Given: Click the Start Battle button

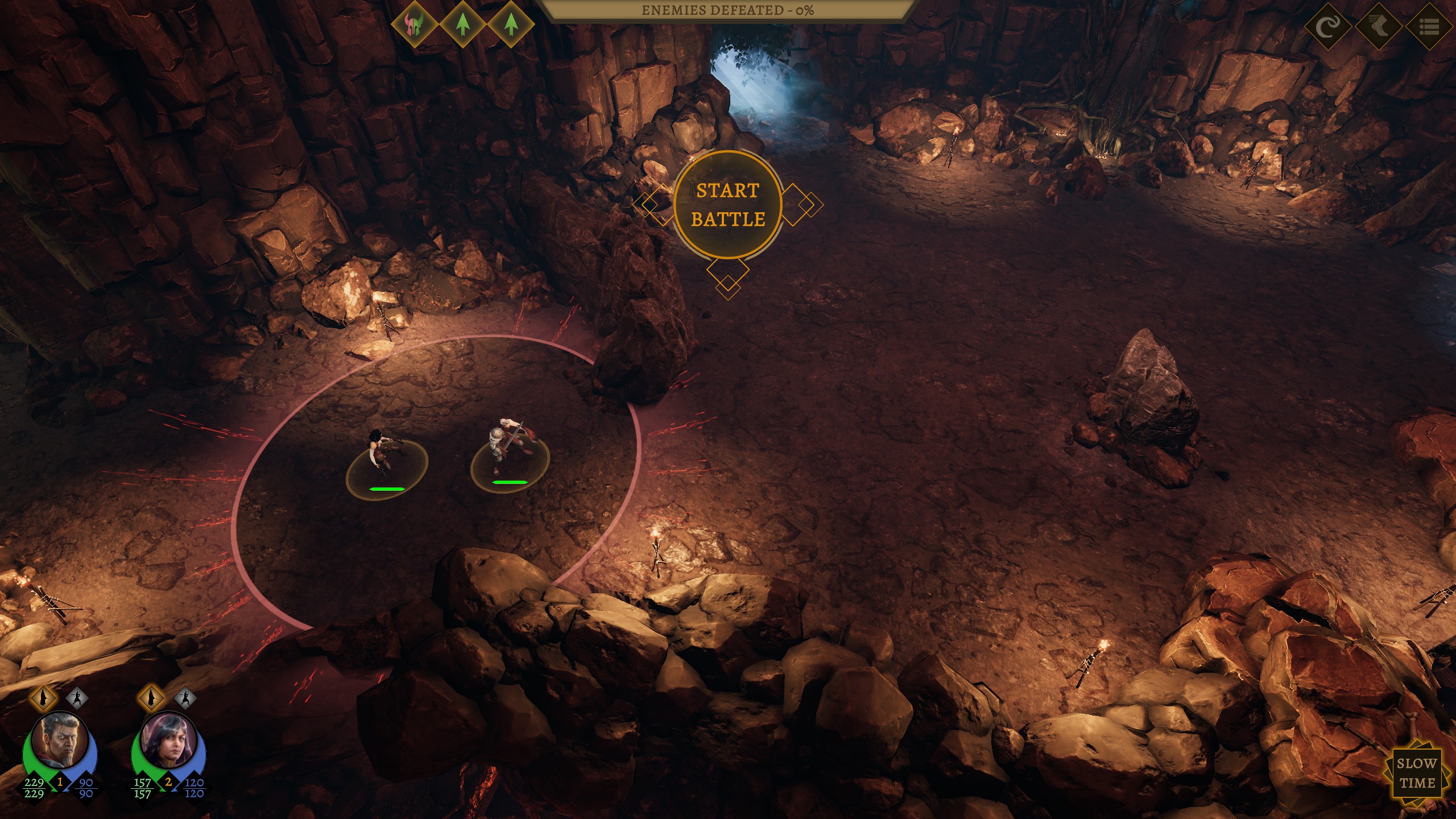Looking at the screenshot, I should (x=727, y=205).
